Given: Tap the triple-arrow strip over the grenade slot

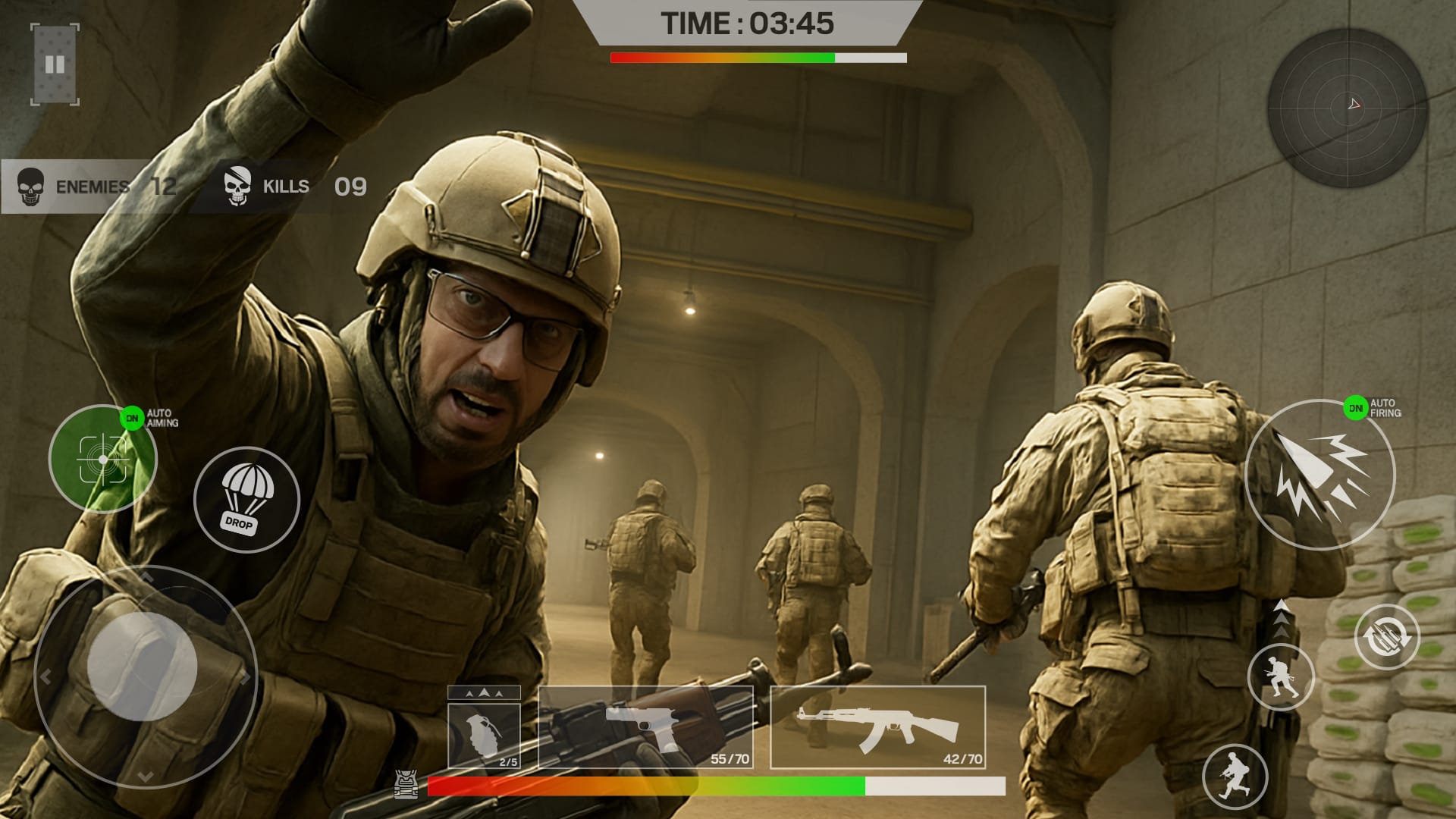Looking at the screenshot, I should pyautogui.click(x=484, y=692).
